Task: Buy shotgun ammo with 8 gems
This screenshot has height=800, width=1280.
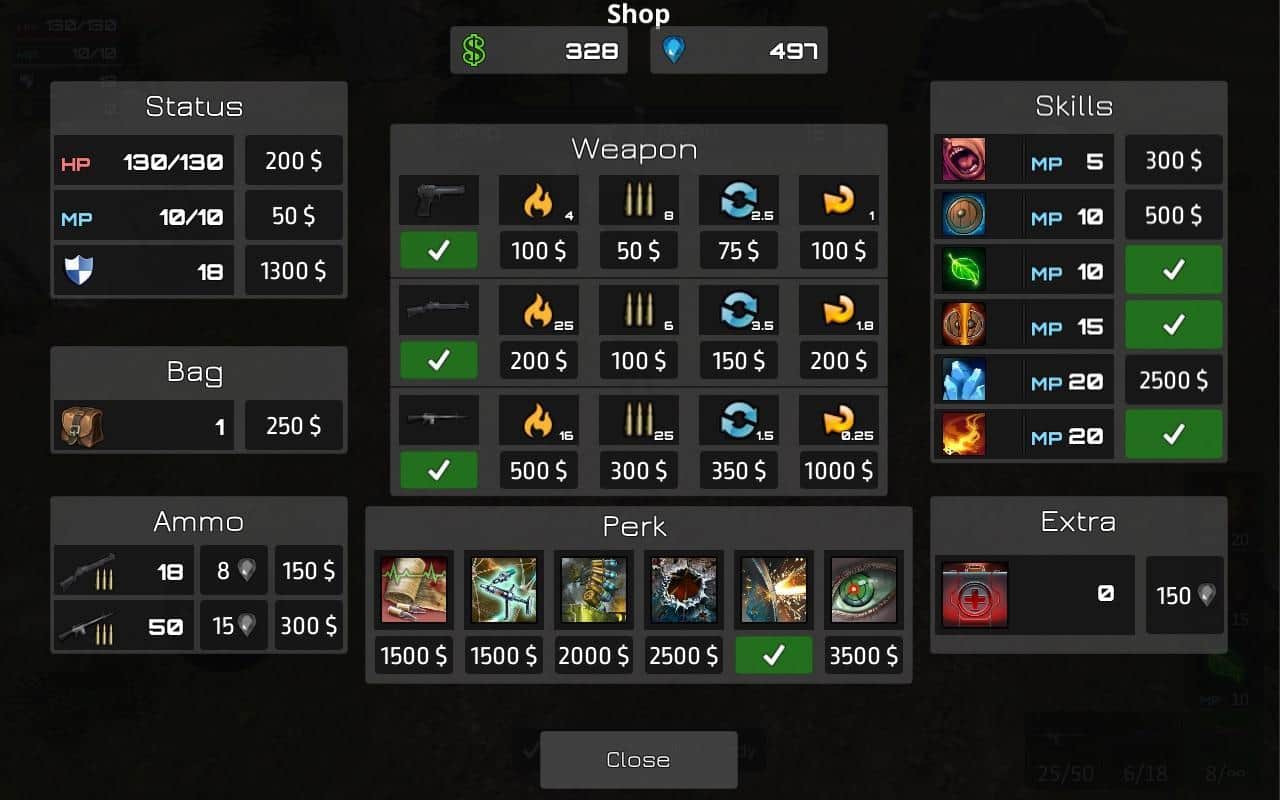Action: tap(234, 571)
